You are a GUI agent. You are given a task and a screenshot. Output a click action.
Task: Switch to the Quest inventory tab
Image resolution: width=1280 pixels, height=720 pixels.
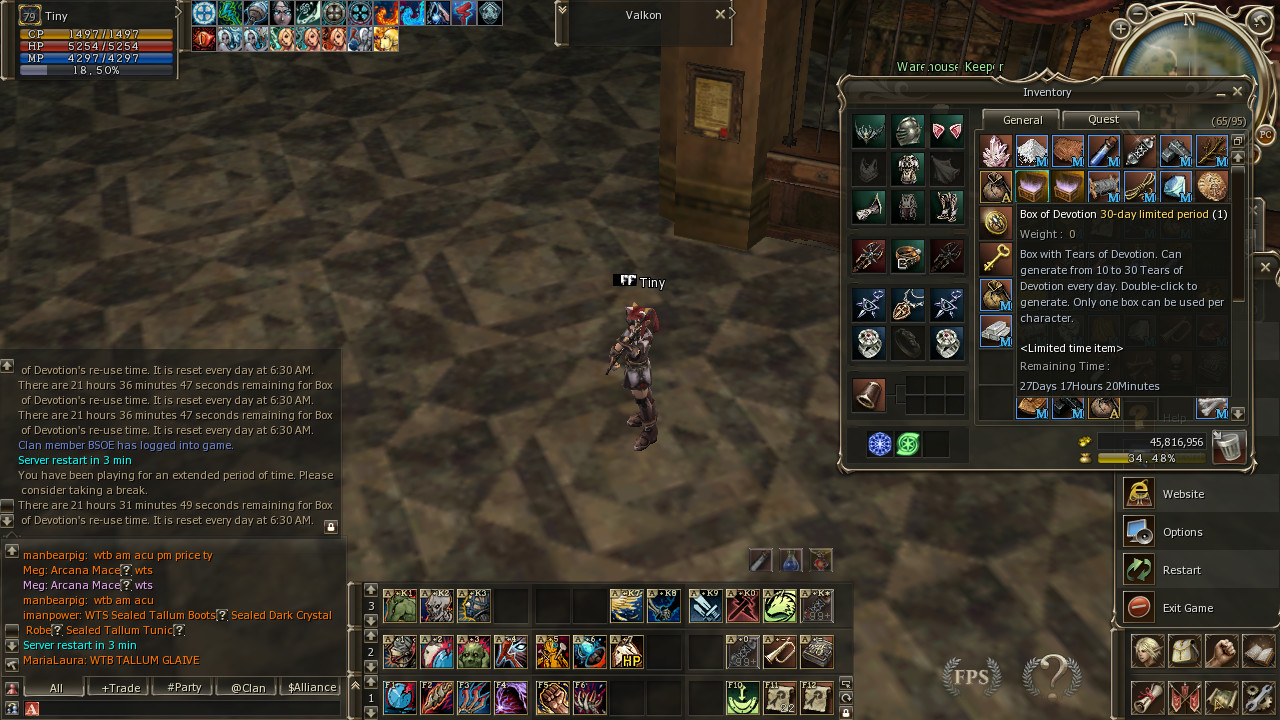pos(1103,119)
